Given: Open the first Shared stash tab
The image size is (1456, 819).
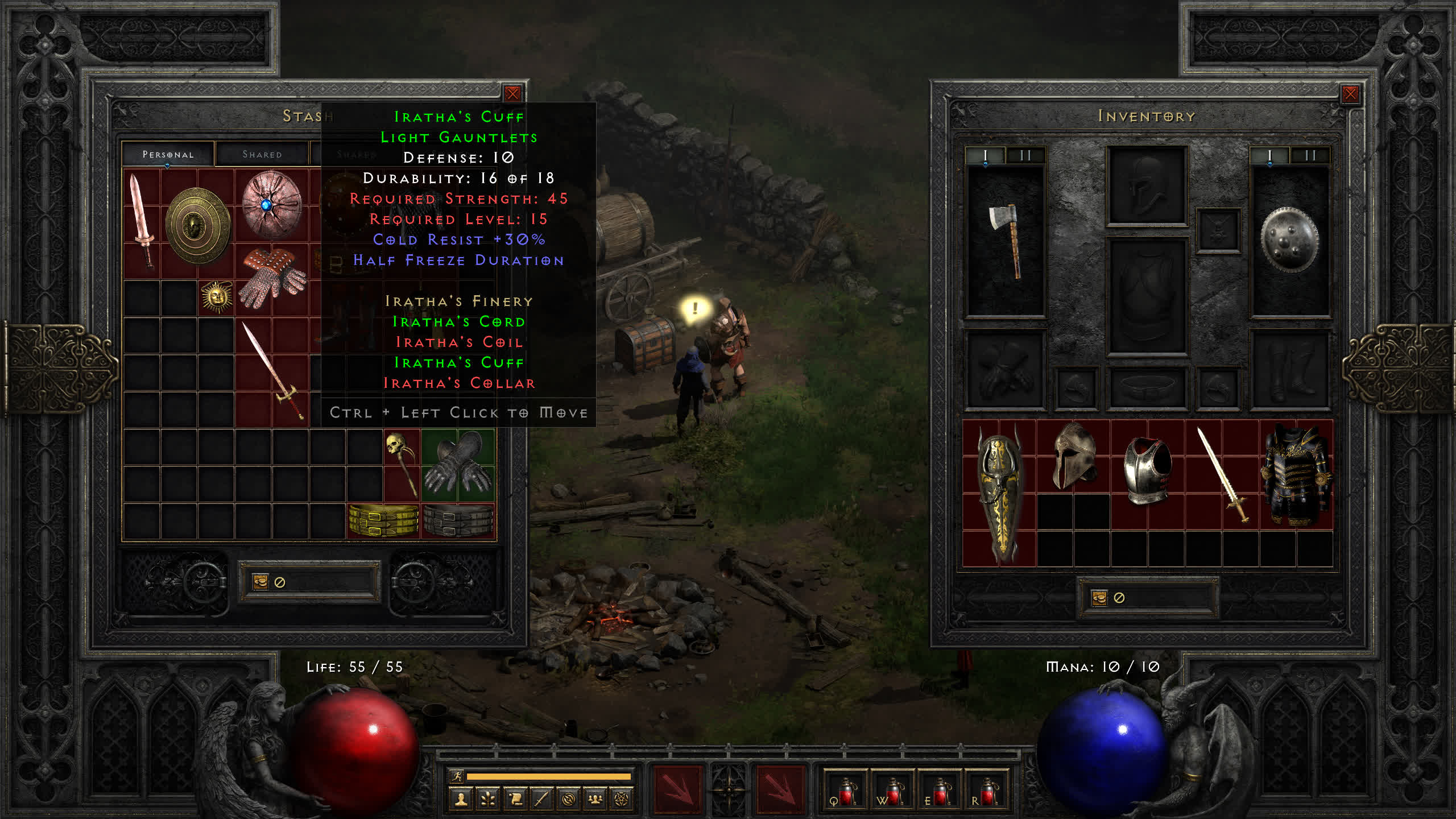Looking at the screenshot, I should 262,154.
